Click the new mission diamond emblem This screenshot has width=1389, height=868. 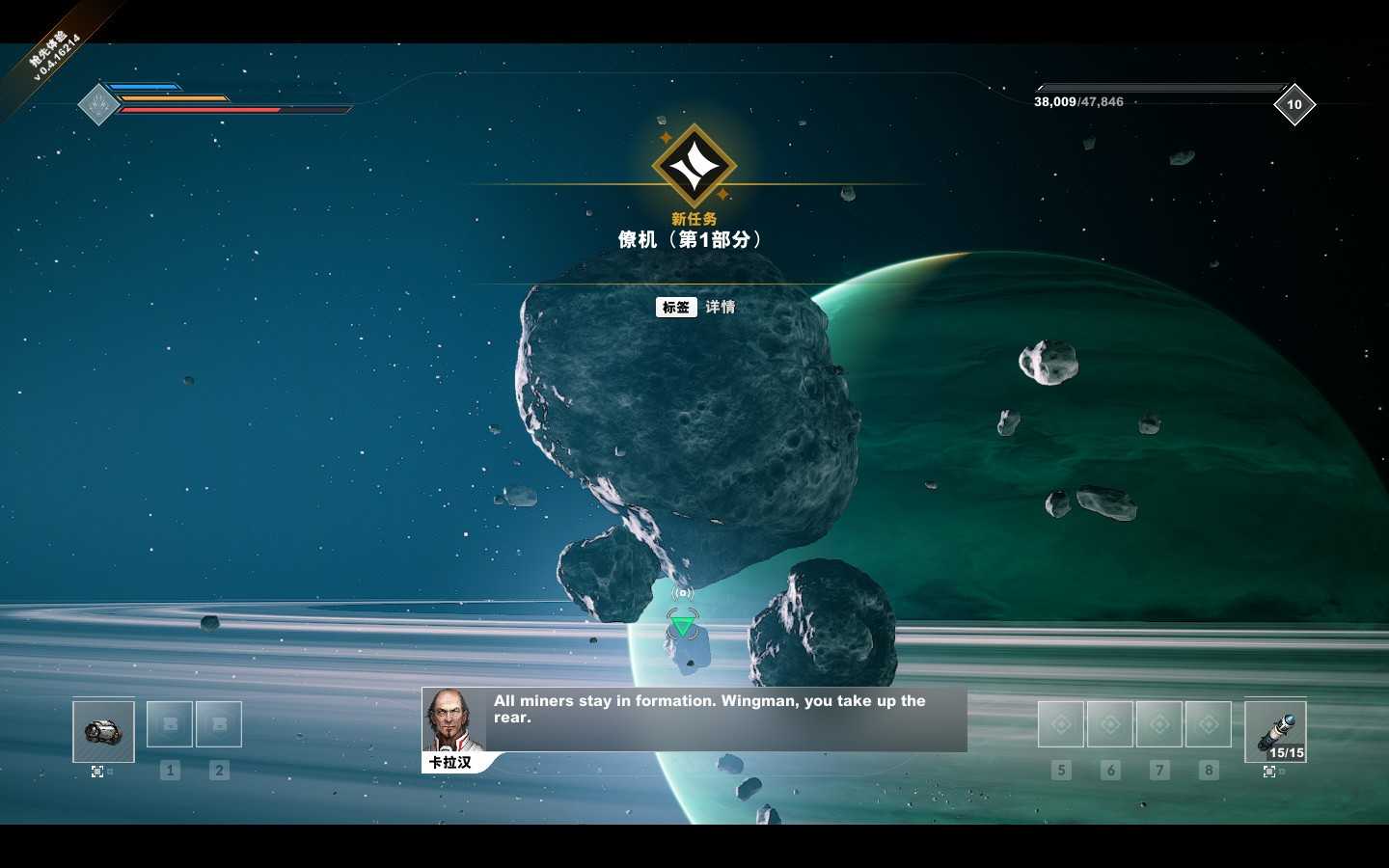(x=694, y=167)
